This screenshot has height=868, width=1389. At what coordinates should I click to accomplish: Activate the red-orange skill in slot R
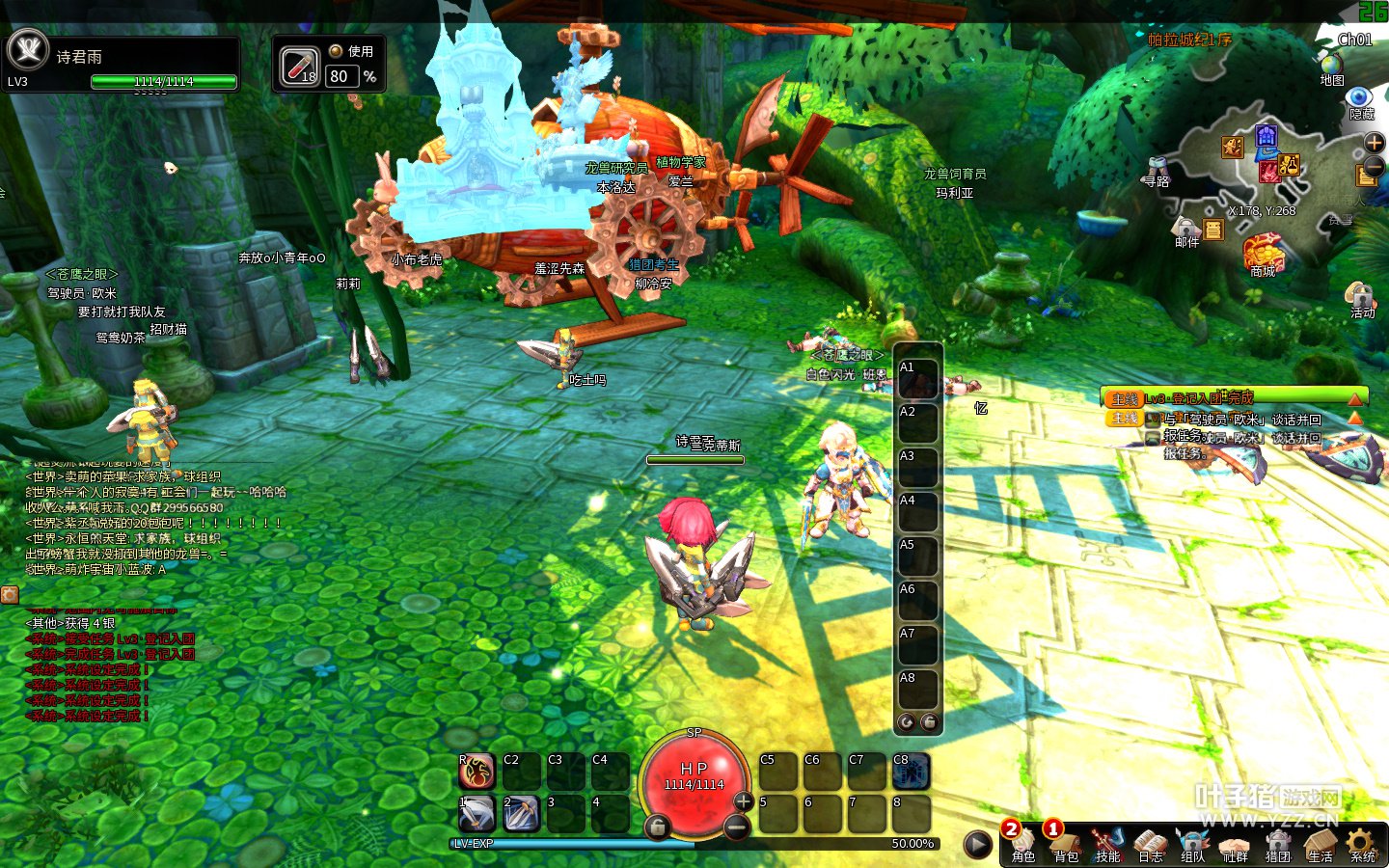tap(477, 772)
